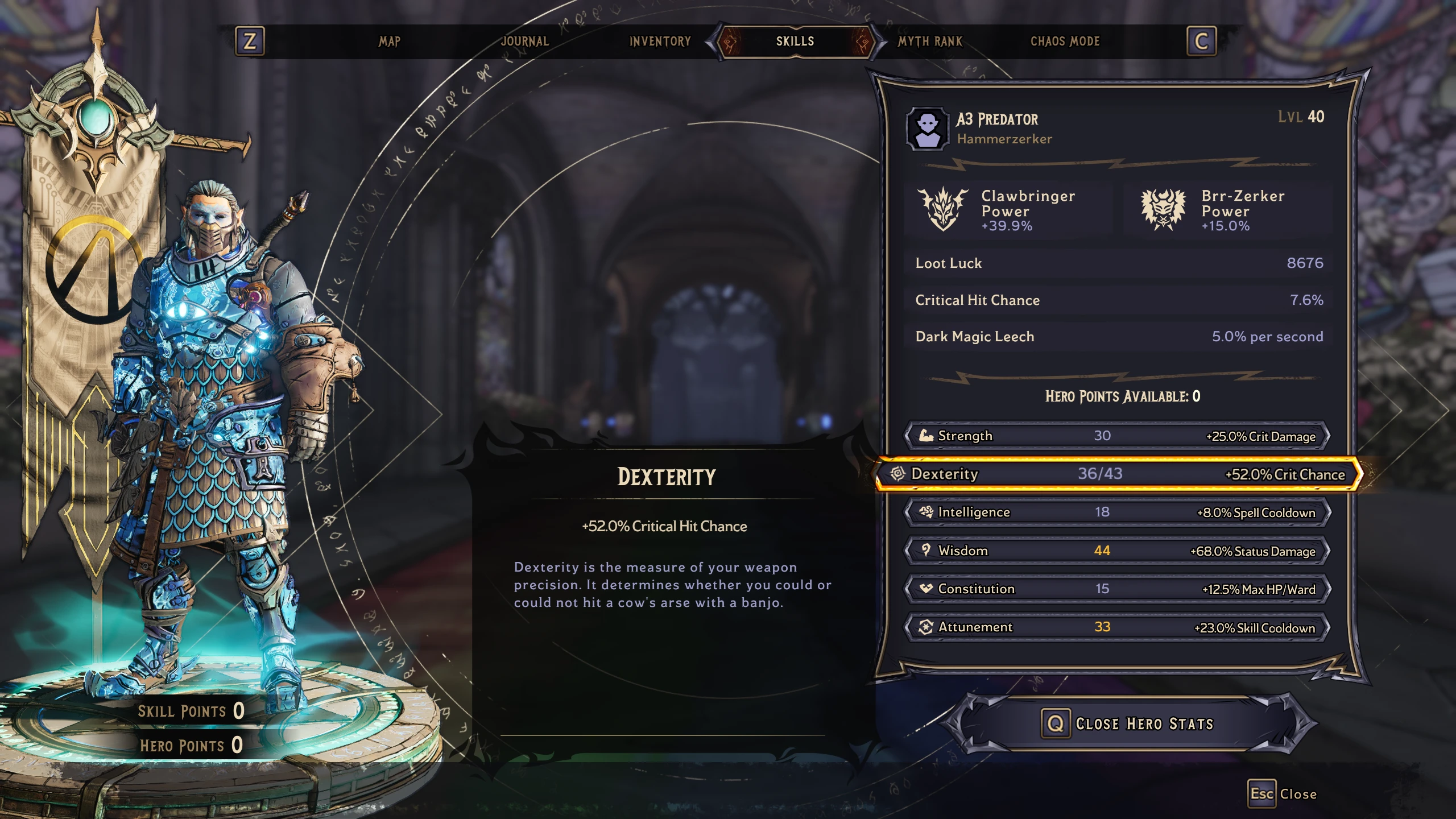The height and width of the screenshot is (819, 1456).
Task: Select the Critical Hit Chance stat row
Action: coord(1118,300)
